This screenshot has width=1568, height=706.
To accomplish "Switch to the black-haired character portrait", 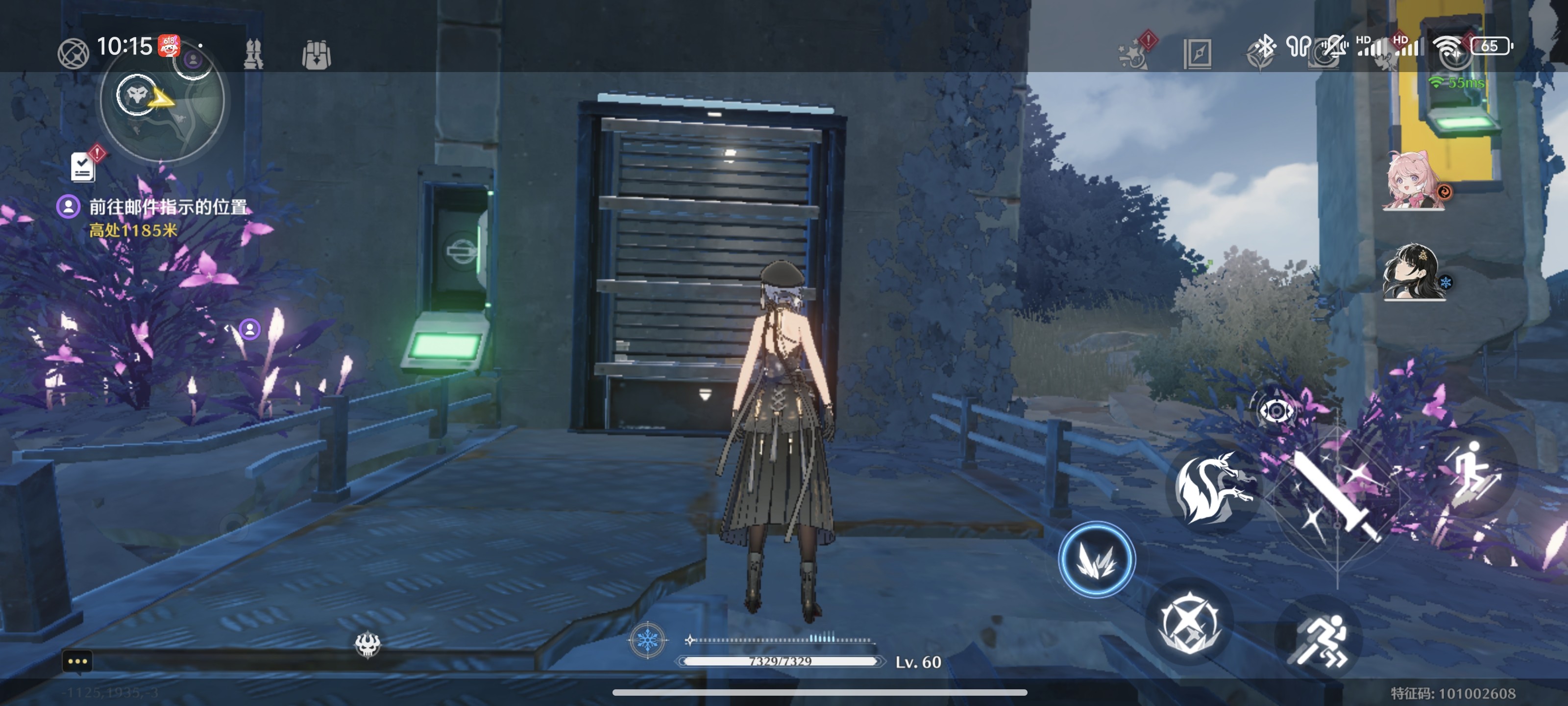I will pos(1412,272).
